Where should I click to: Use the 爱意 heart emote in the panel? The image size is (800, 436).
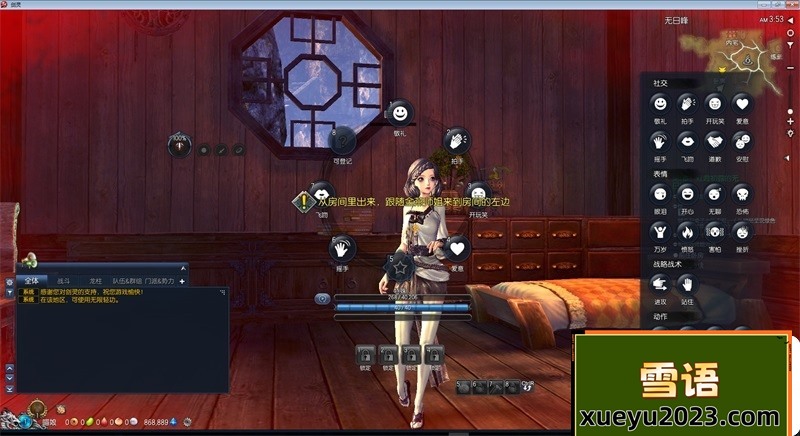[741, 103]
